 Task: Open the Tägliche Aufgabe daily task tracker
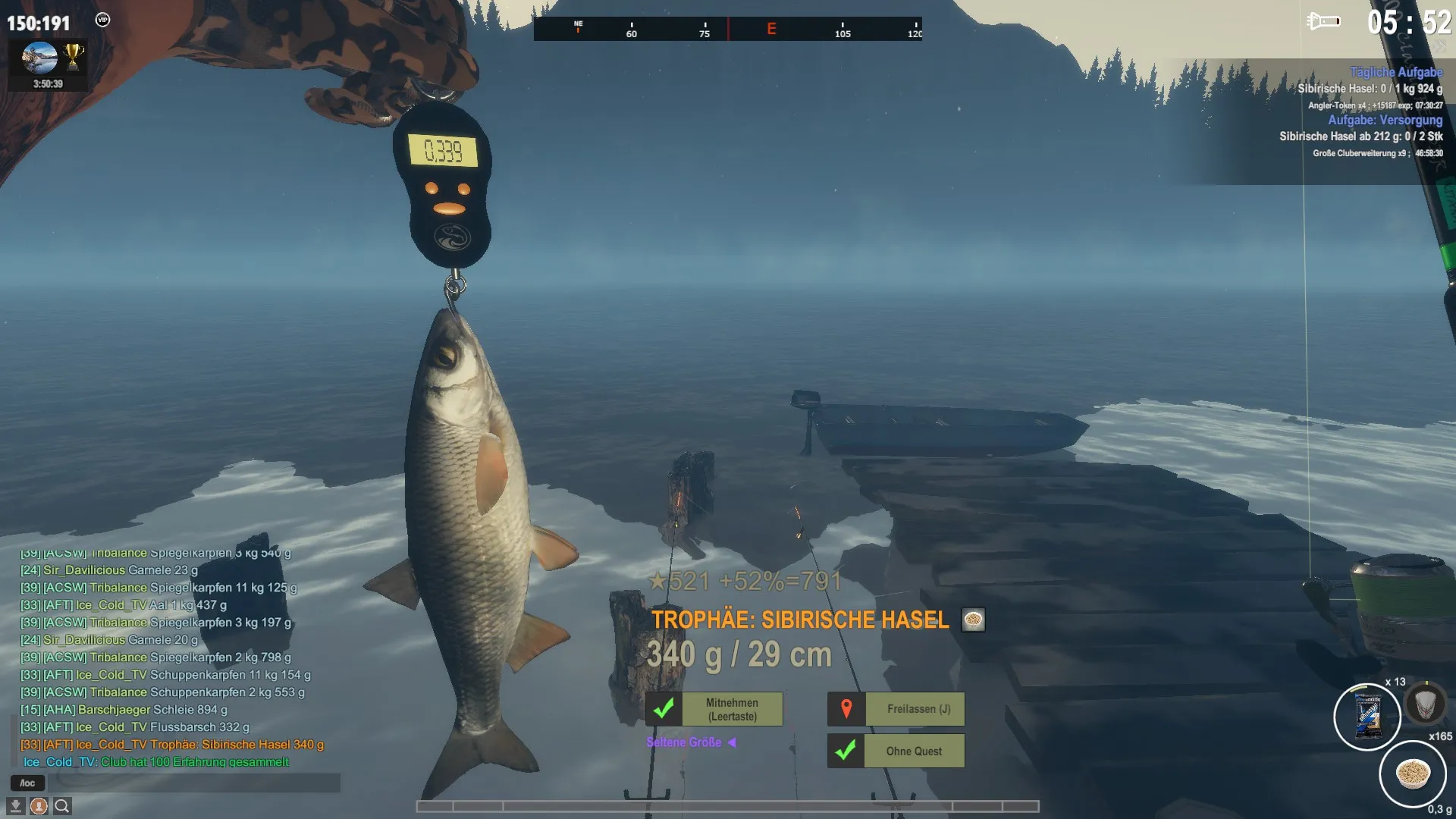pyautogui.click(x=1395, y=72)
